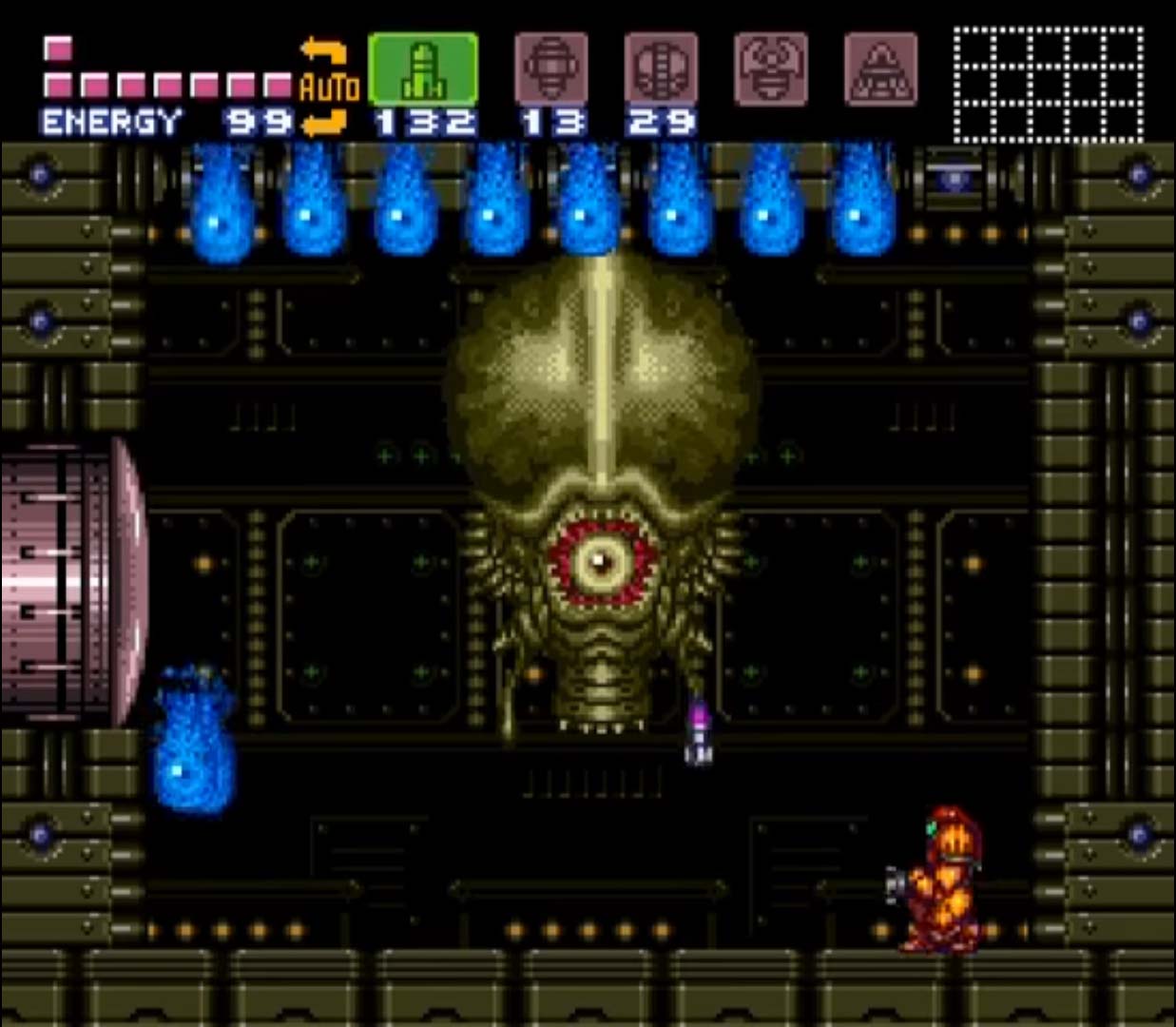Activate the grapple beam icon
The height and width of the screenshot is (1027, 1176).
(771, 69)
